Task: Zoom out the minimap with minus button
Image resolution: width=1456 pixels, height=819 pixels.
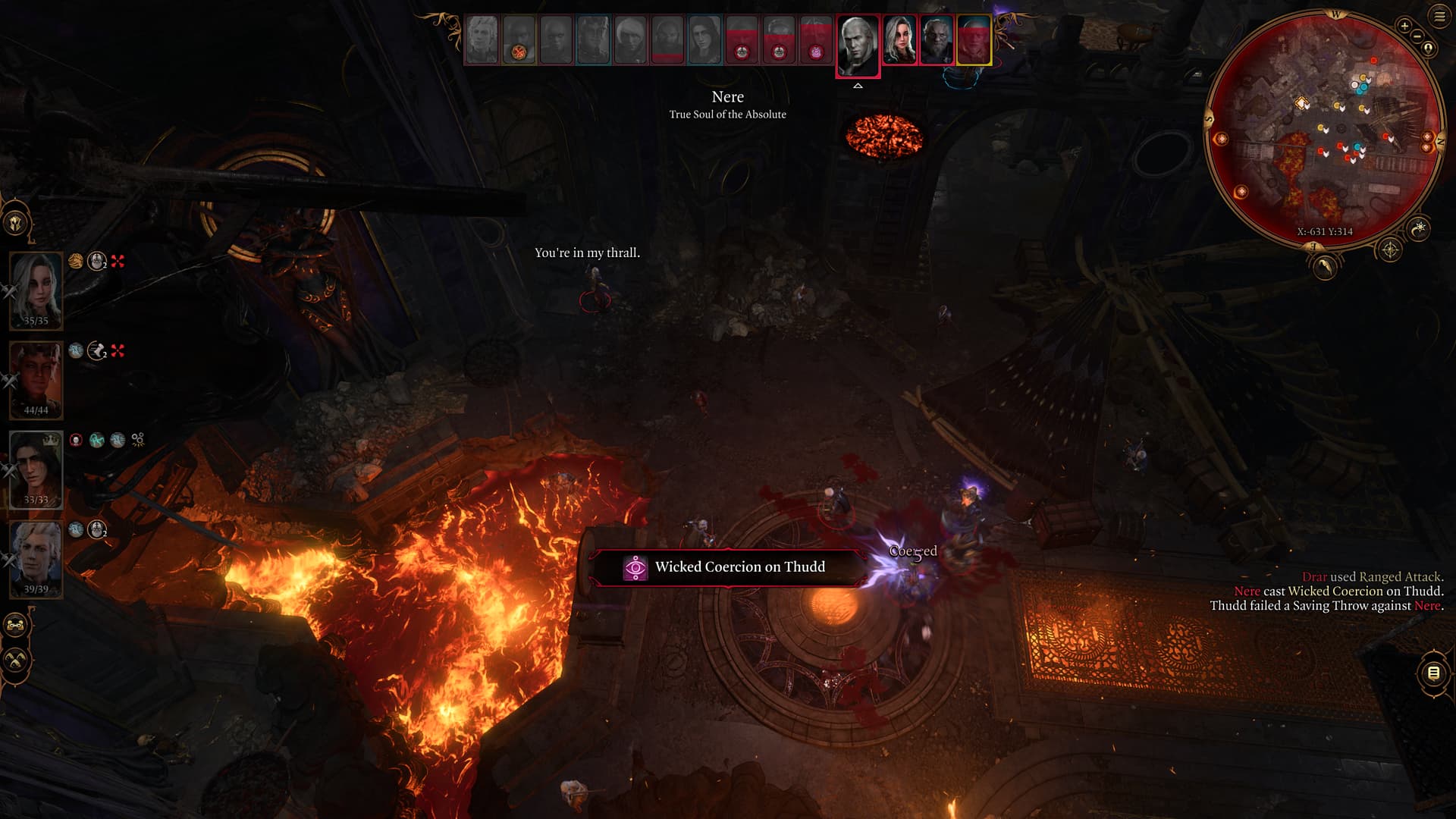Action: pyautogui.click(x=1416, y=36)
